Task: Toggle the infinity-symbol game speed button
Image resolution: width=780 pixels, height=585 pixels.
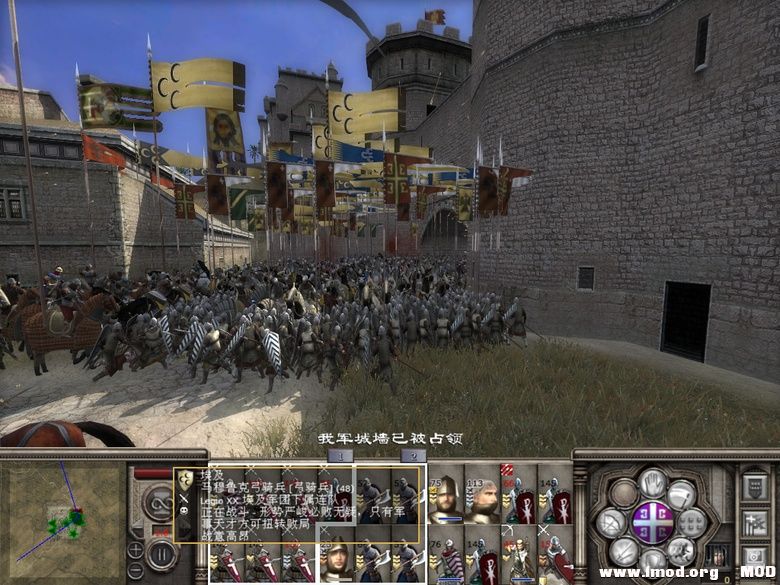Action: (x=160, y=500)
